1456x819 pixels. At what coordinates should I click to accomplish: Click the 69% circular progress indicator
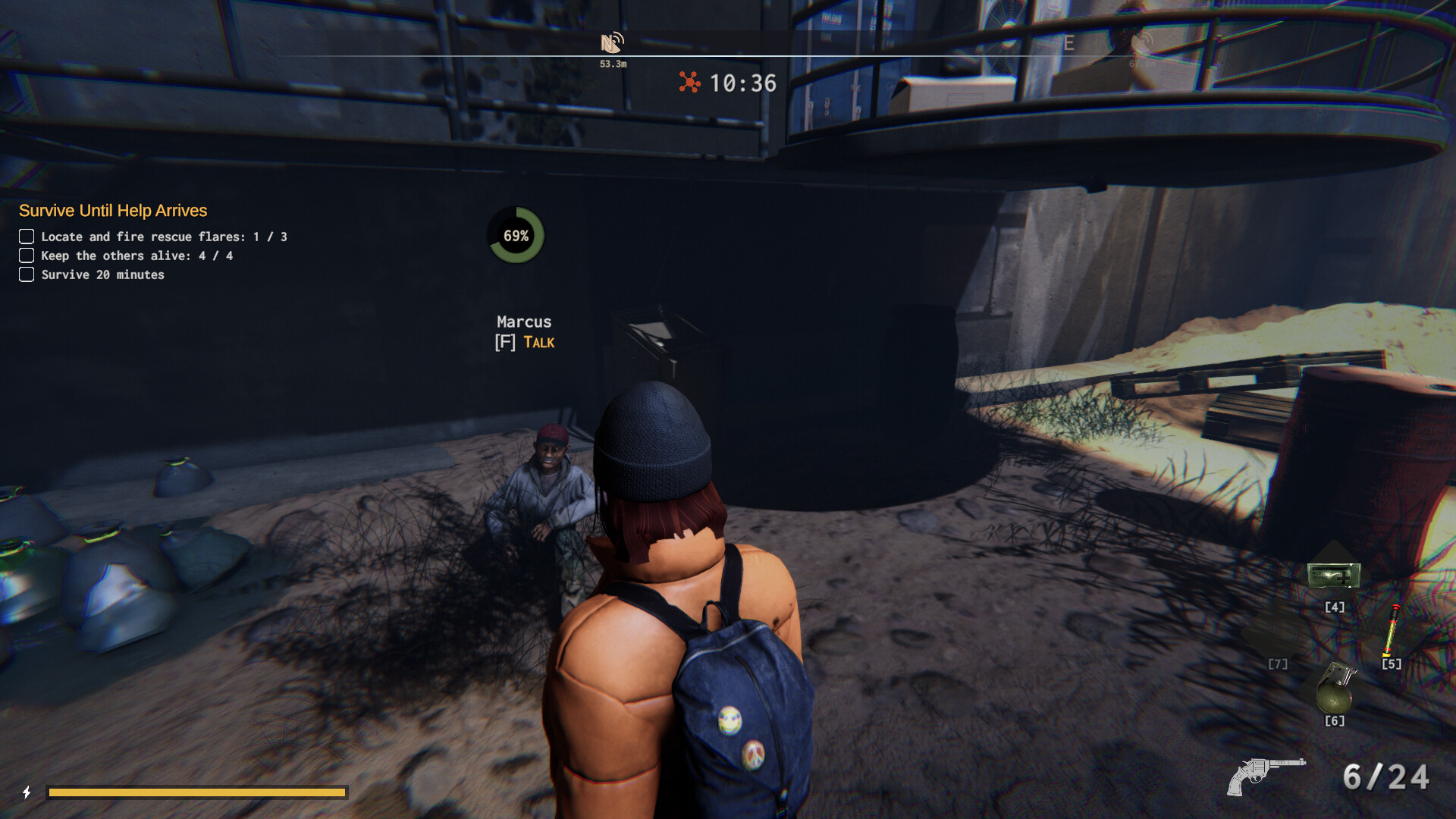516,236
